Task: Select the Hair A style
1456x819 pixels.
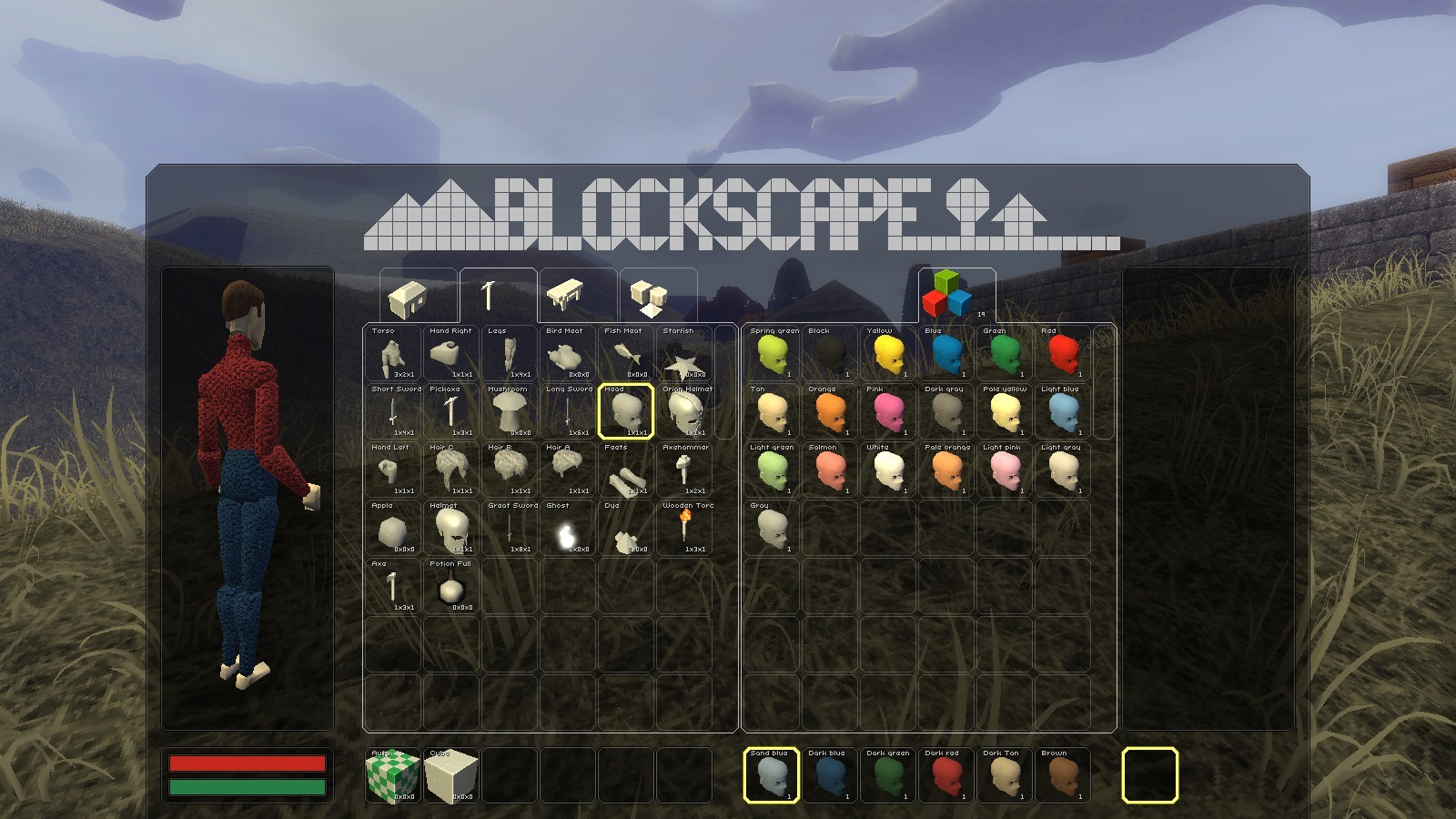Action: click(x=569, y=471)
